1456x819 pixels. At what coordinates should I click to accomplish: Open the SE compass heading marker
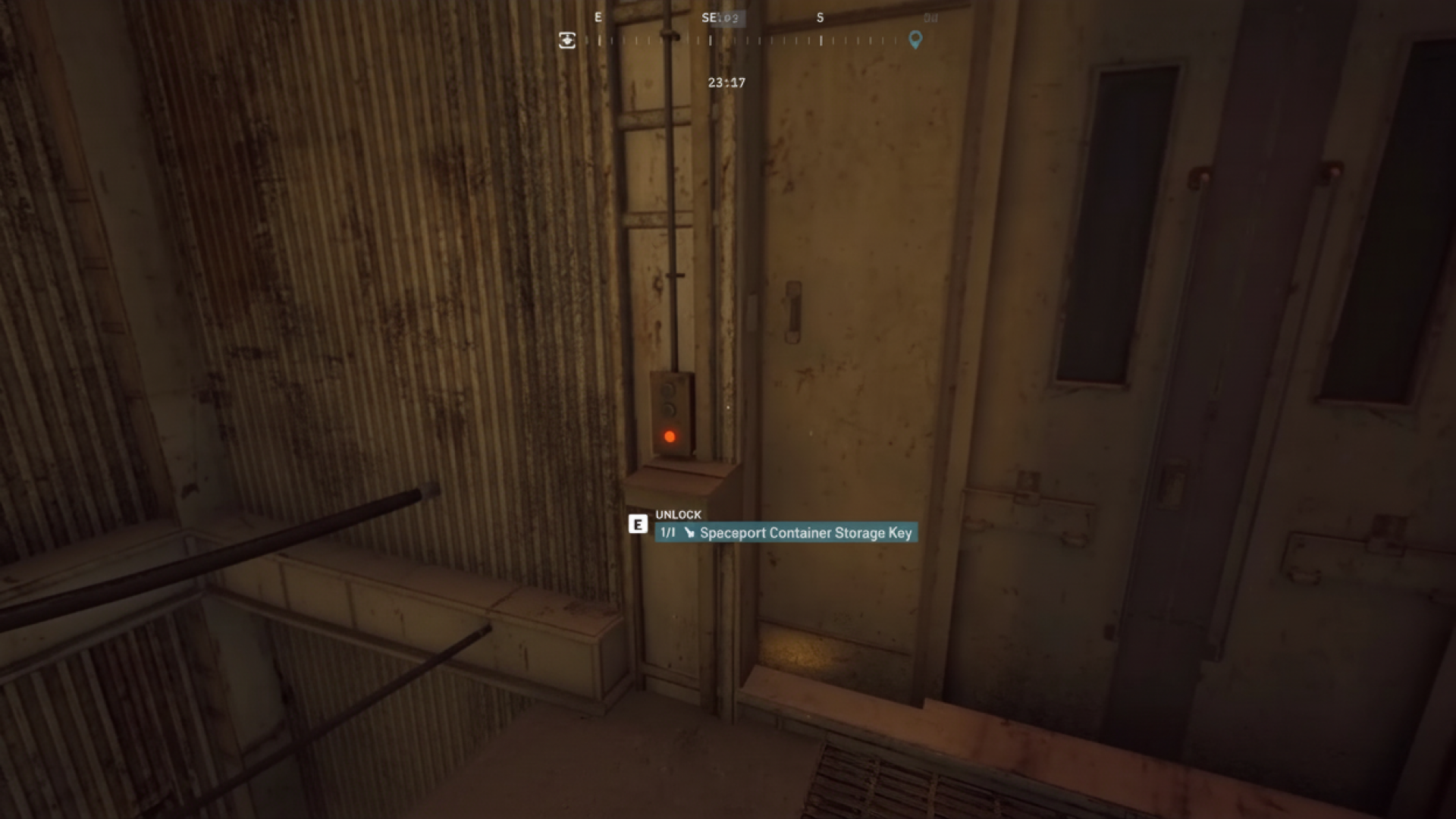point(708,17)
